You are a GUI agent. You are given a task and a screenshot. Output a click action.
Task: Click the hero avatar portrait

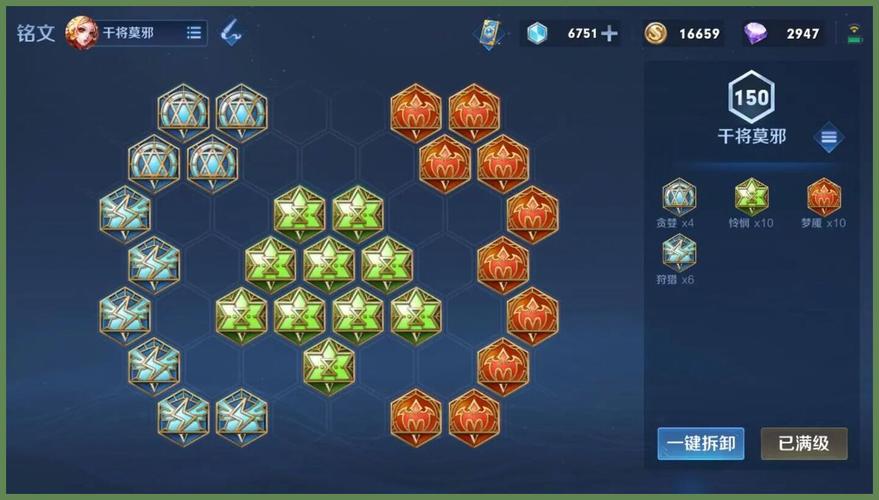pyautogui.click(x=81, y=33)
